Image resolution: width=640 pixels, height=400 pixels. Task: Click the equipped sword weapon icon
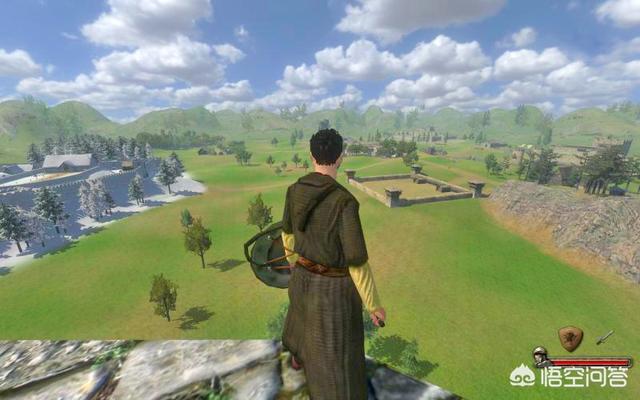coord(605,337)
